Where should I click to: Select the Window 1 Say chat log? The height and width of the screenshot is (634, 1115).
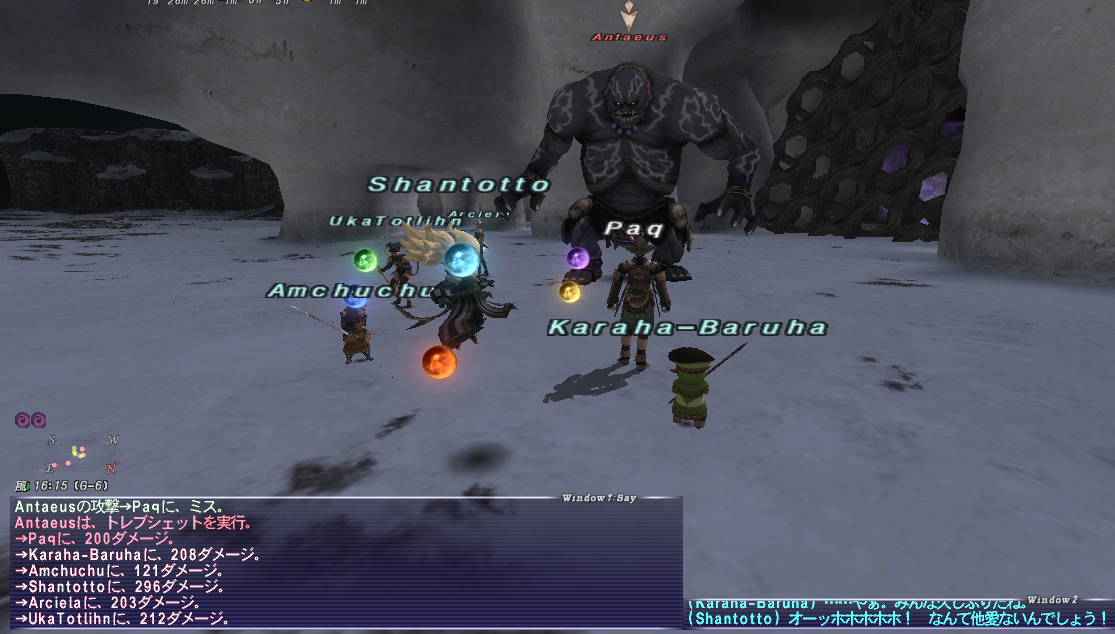pyautogui.click(x=347, y=563)
